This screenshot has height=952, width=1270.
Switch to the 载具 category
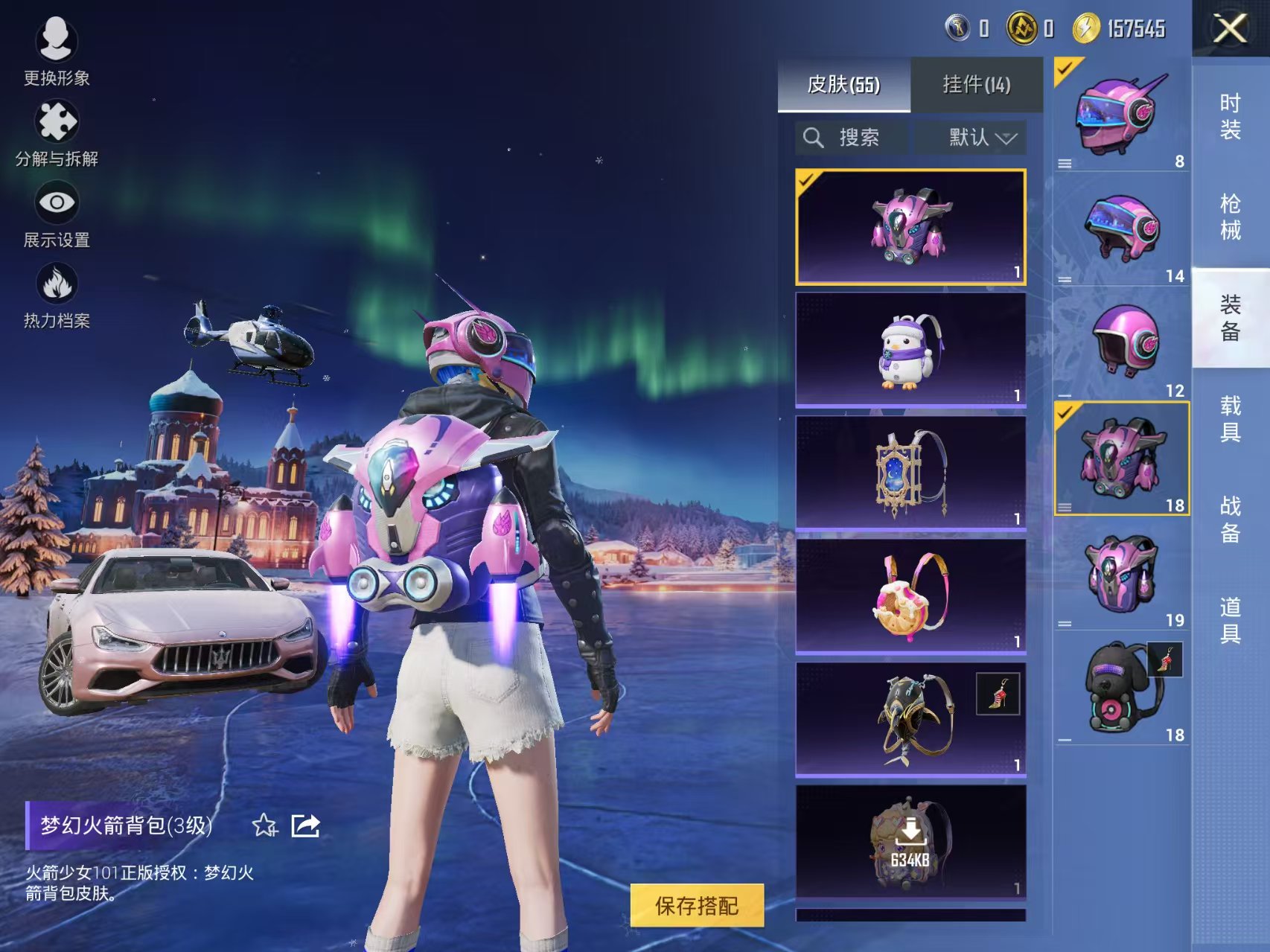point(1230,418)
